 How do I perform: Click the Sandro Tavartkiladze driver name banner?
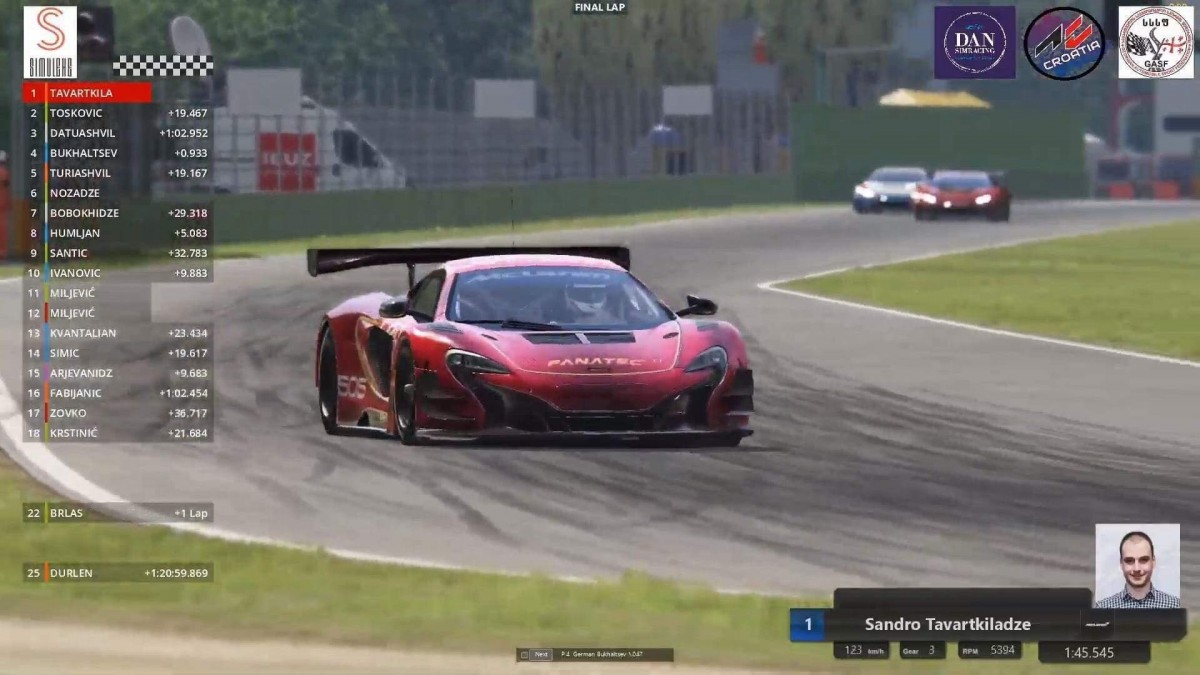click(947, 625)
